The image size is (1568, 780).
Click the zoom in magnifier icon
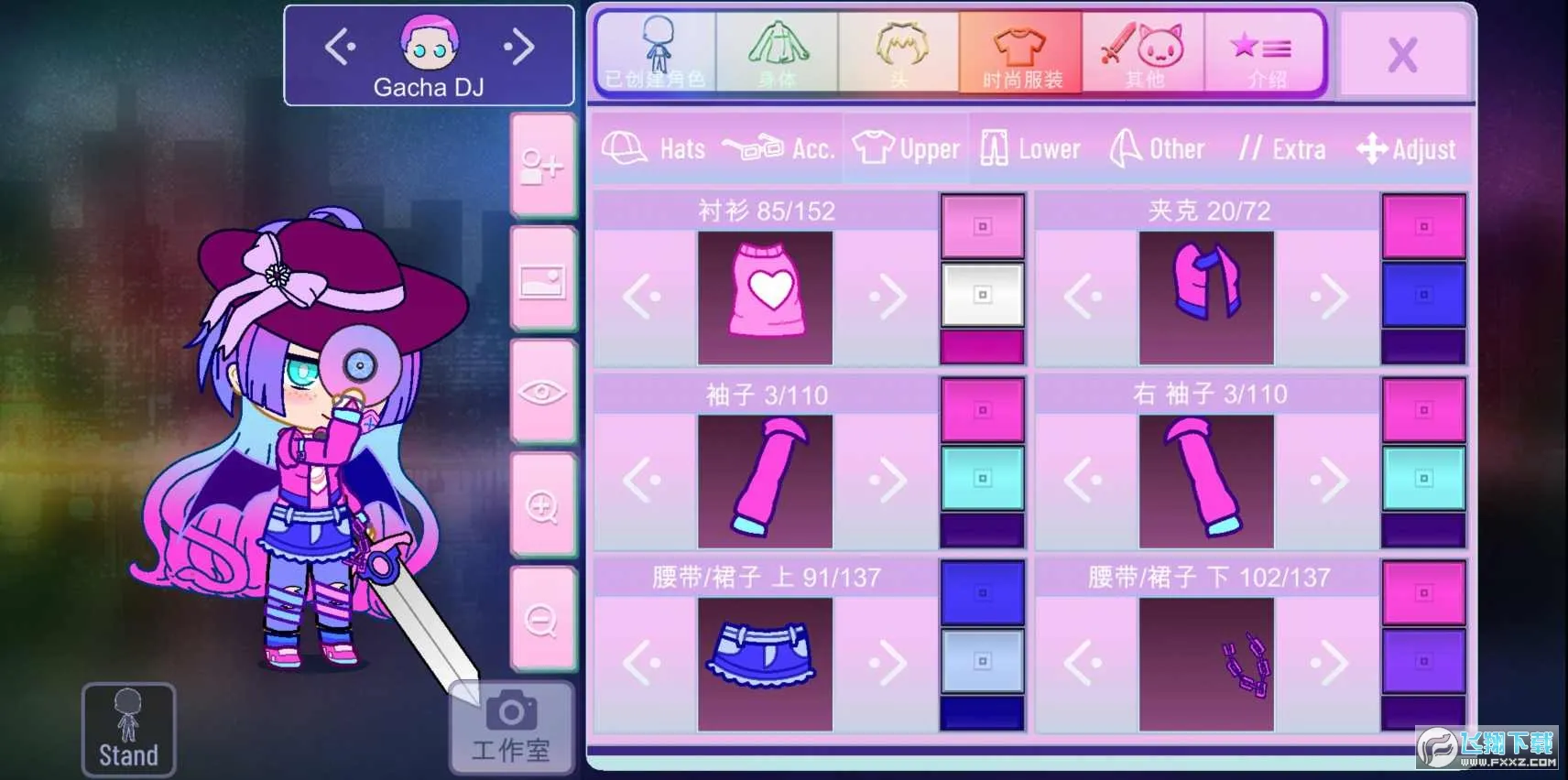point(542,505)
